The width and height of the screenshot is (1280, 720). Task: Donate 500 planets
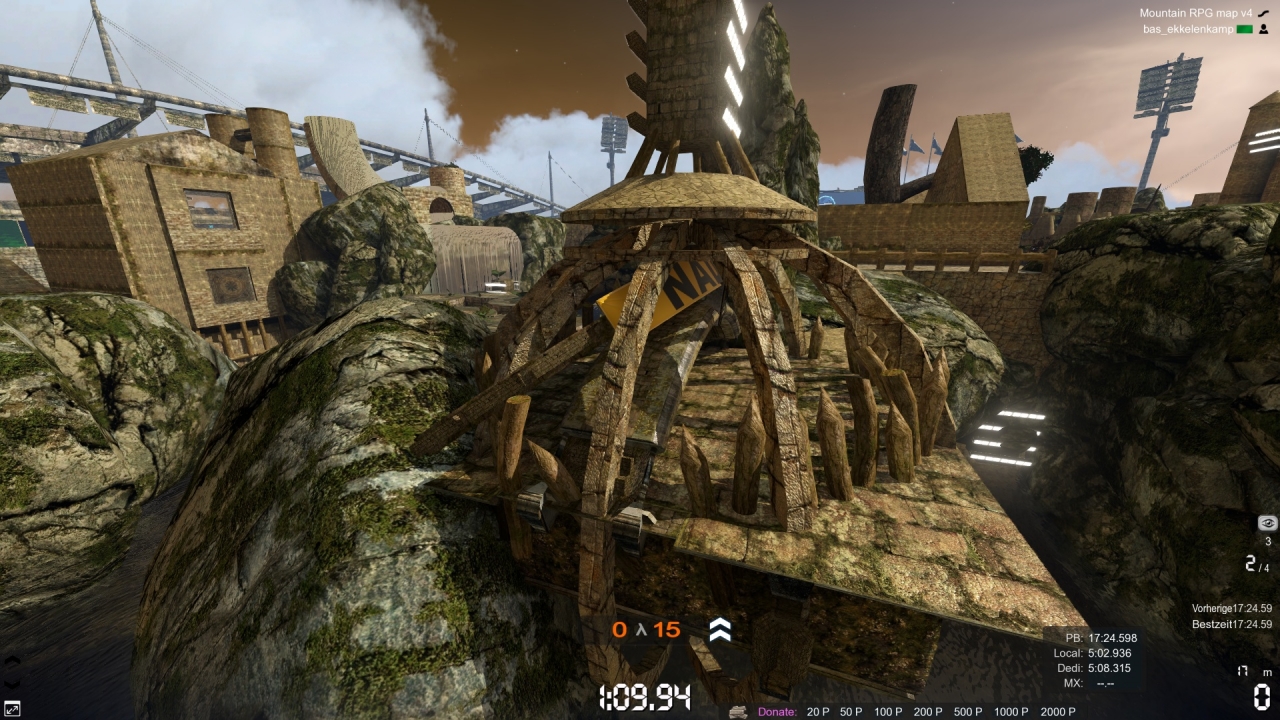pyautogui.click(x=968, y=712)
